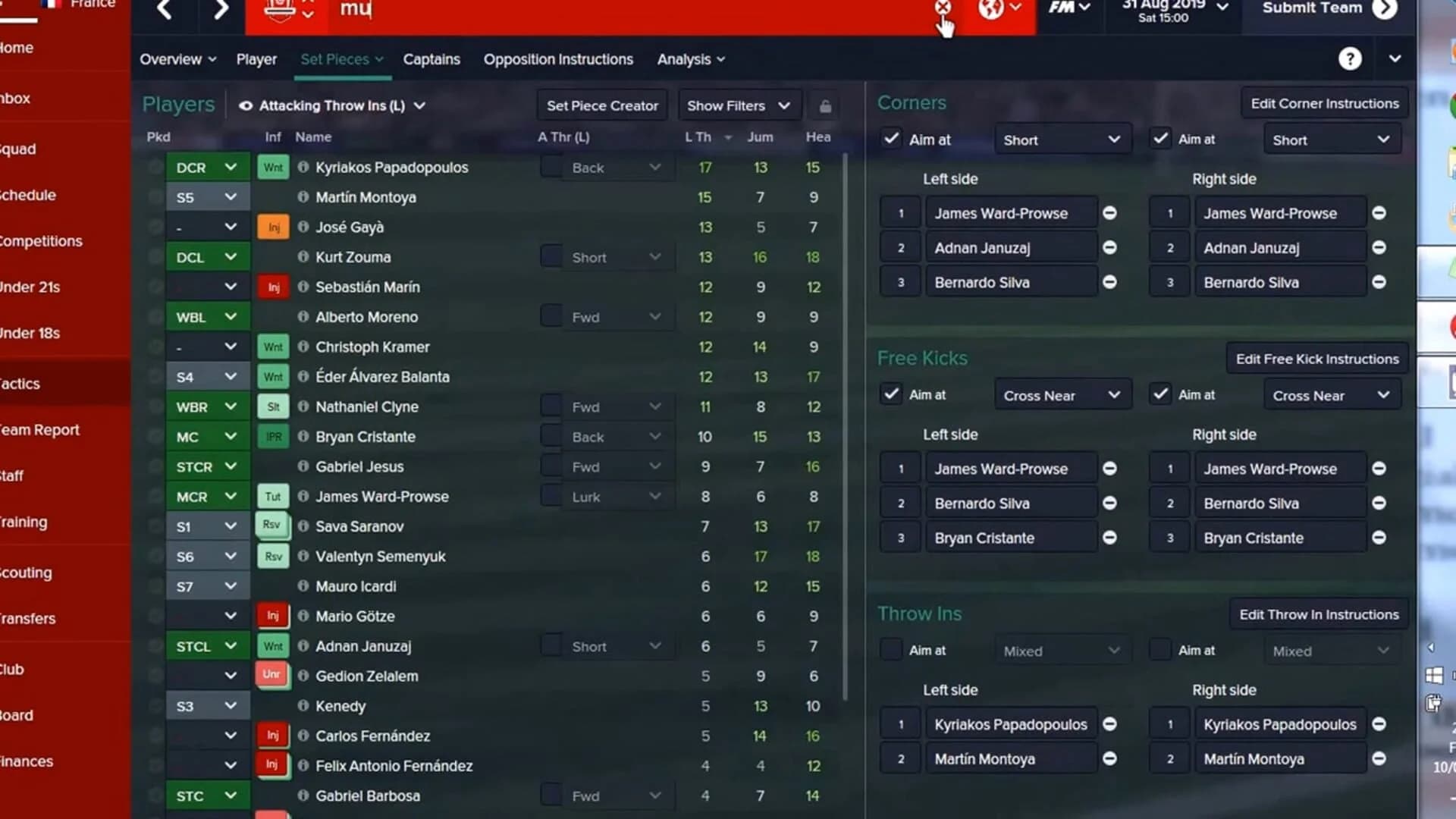The height and width of the screenshot is (819, 1456).
Task: Remove Bernardo Silva from left-side corner takers
Action: point(1110,281)
